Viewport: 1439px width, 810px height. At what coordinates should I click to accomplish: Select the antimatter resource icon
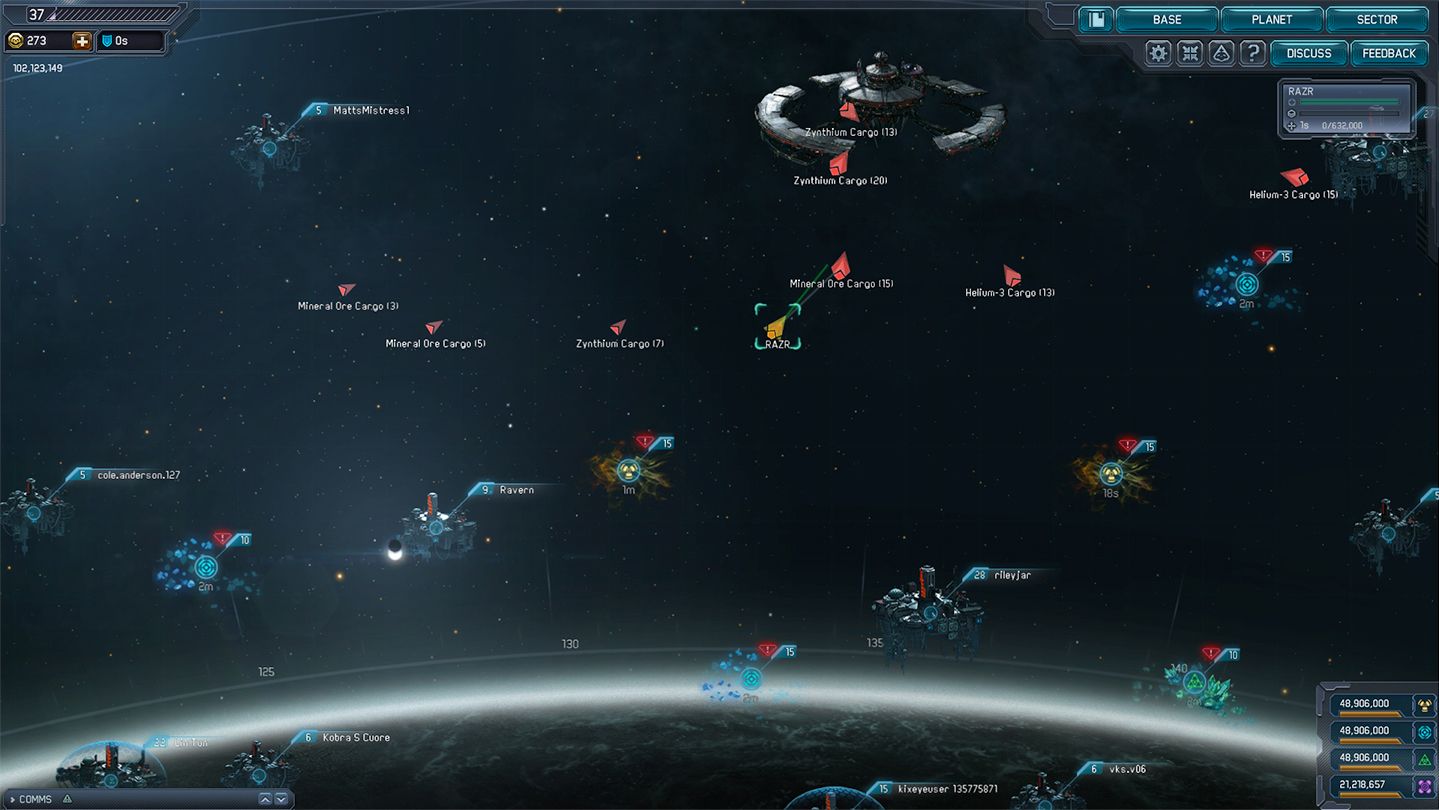(1424, 785)
